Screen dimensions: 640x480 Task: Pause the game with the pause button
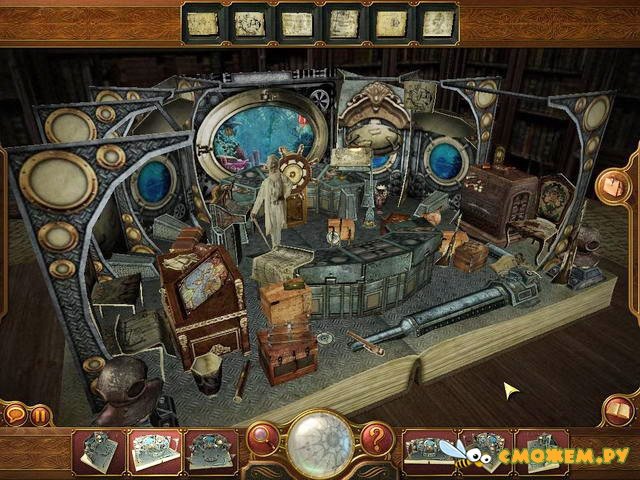[x=41, y=412]
